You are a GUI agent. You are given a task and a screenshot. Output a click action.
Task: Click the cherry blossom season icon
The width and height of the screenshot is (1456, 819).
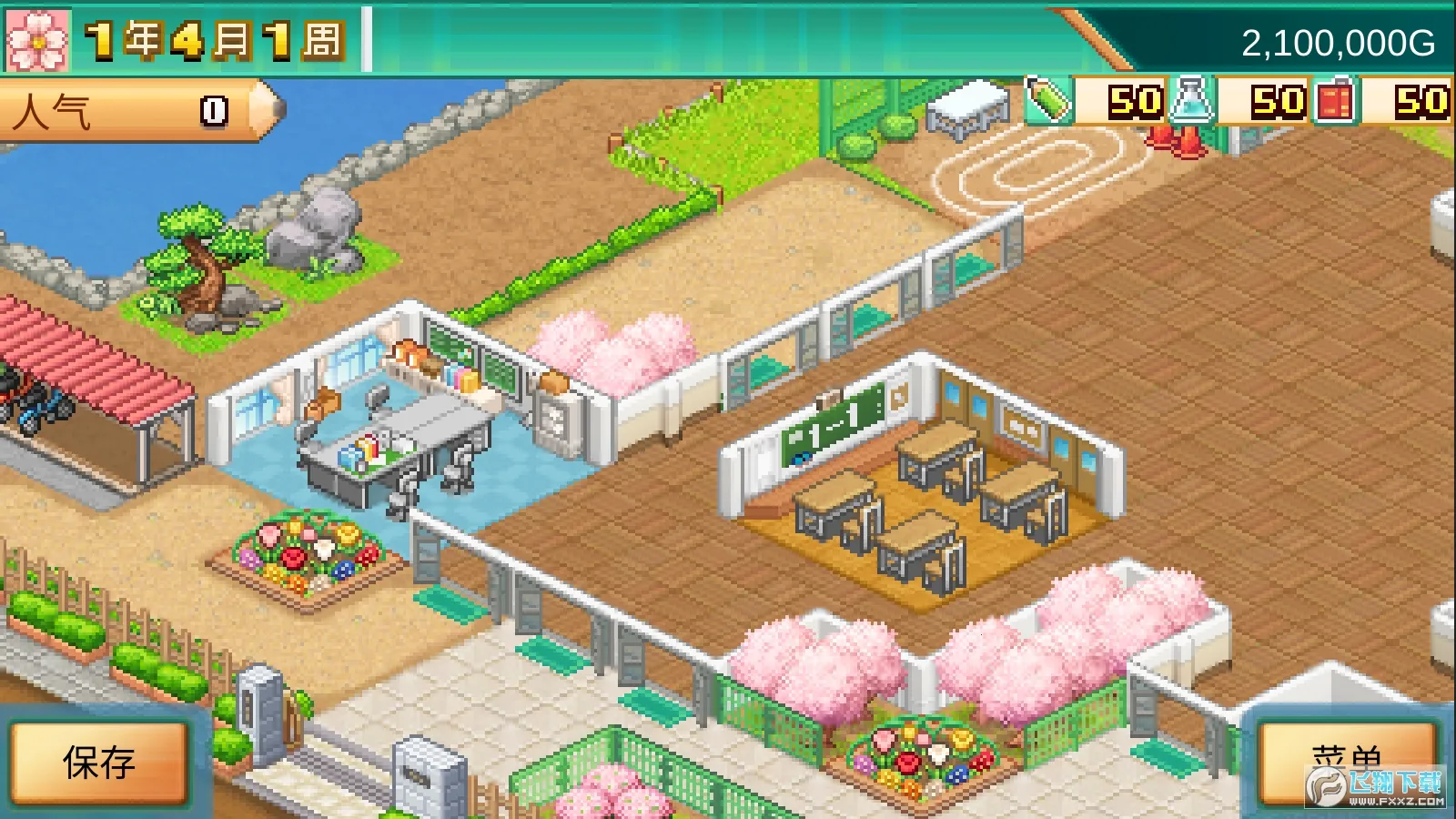[37, 40]
